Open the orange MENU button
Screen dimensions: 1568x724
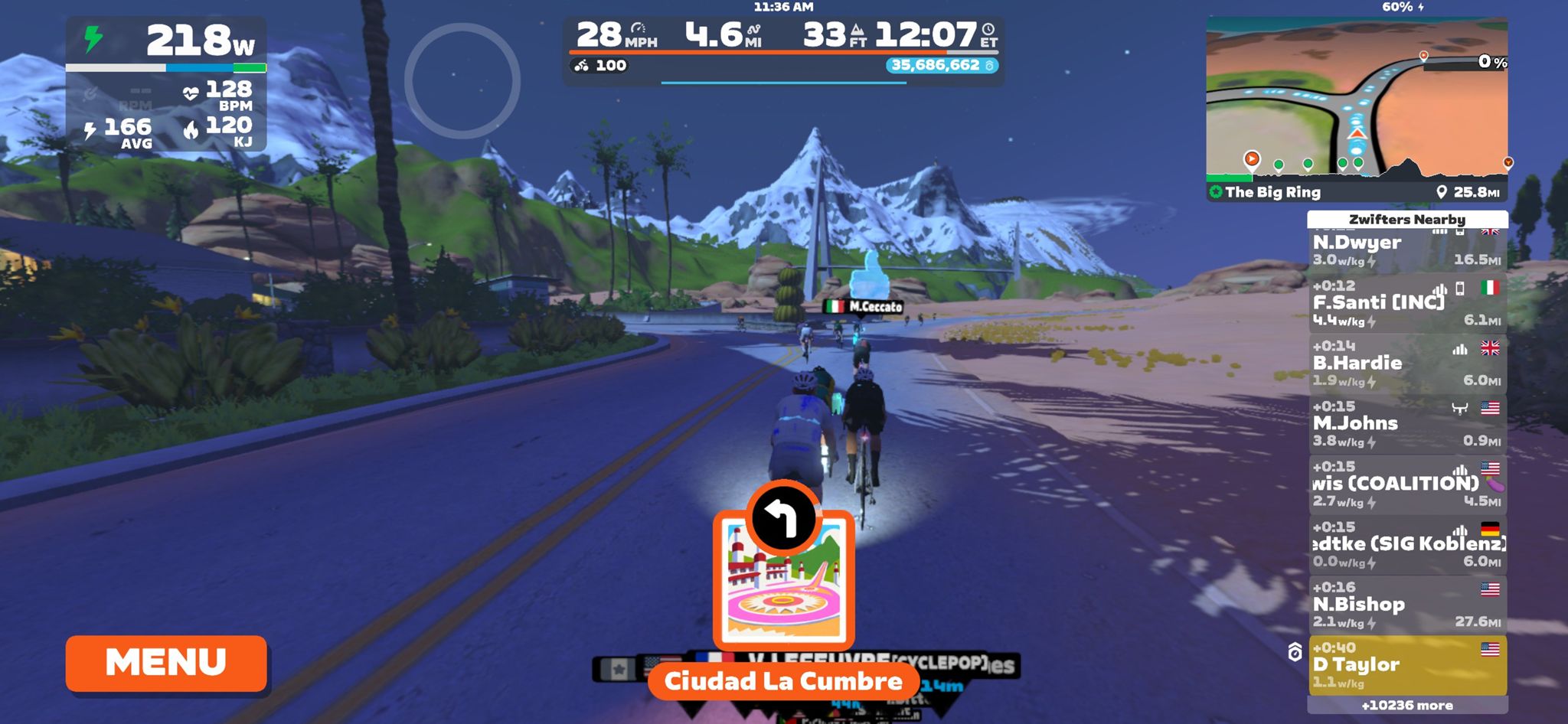[x=166, y=663]
